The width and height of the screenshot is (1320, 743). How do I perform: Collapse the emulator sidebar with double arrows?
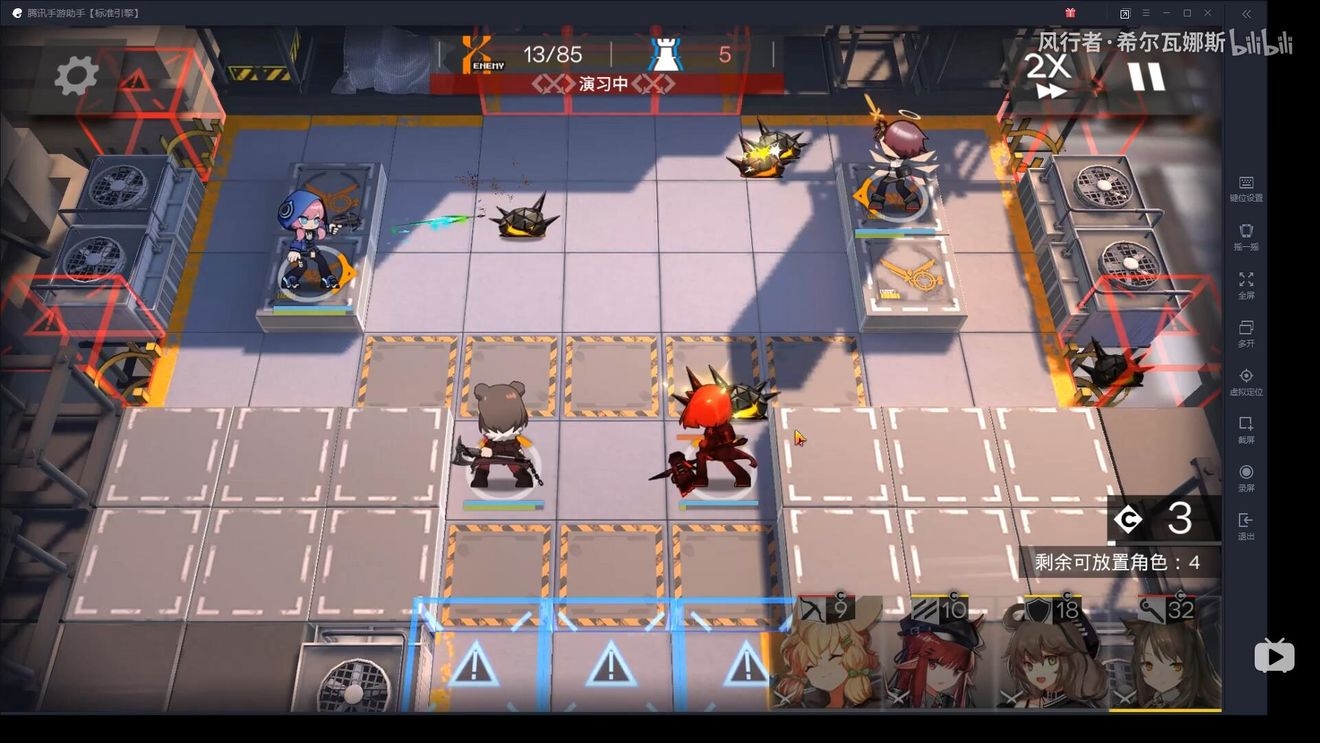point(1246,13)
